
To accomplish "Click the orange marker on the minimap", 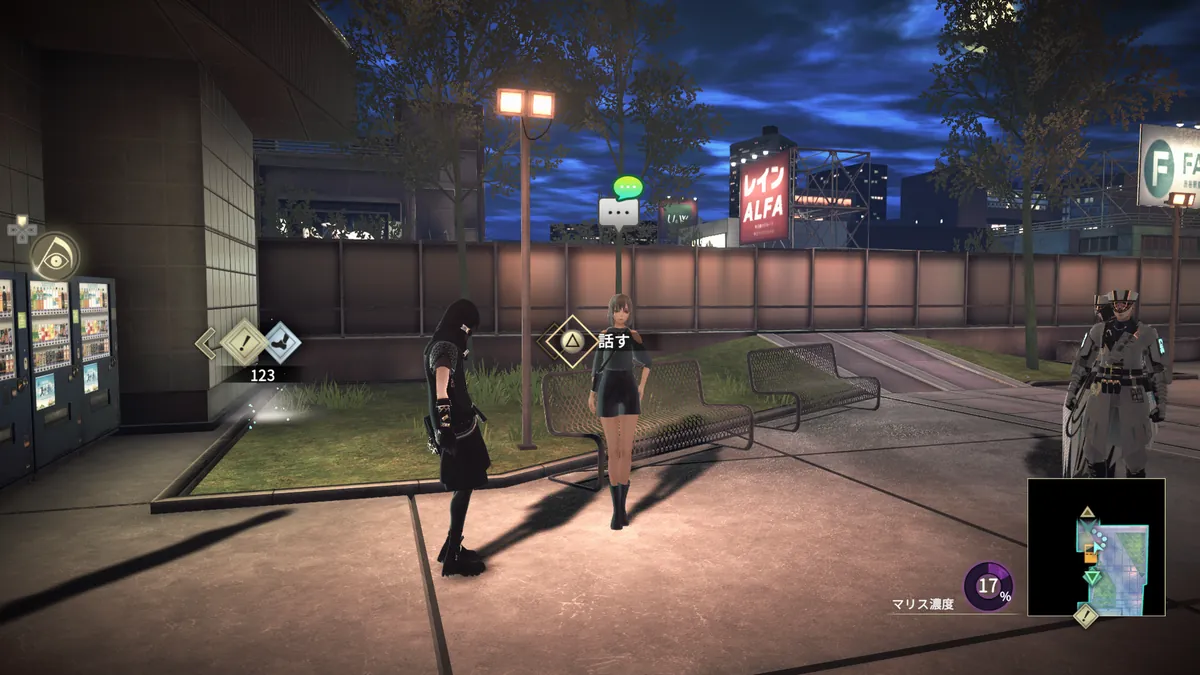I will (1090, 556).
